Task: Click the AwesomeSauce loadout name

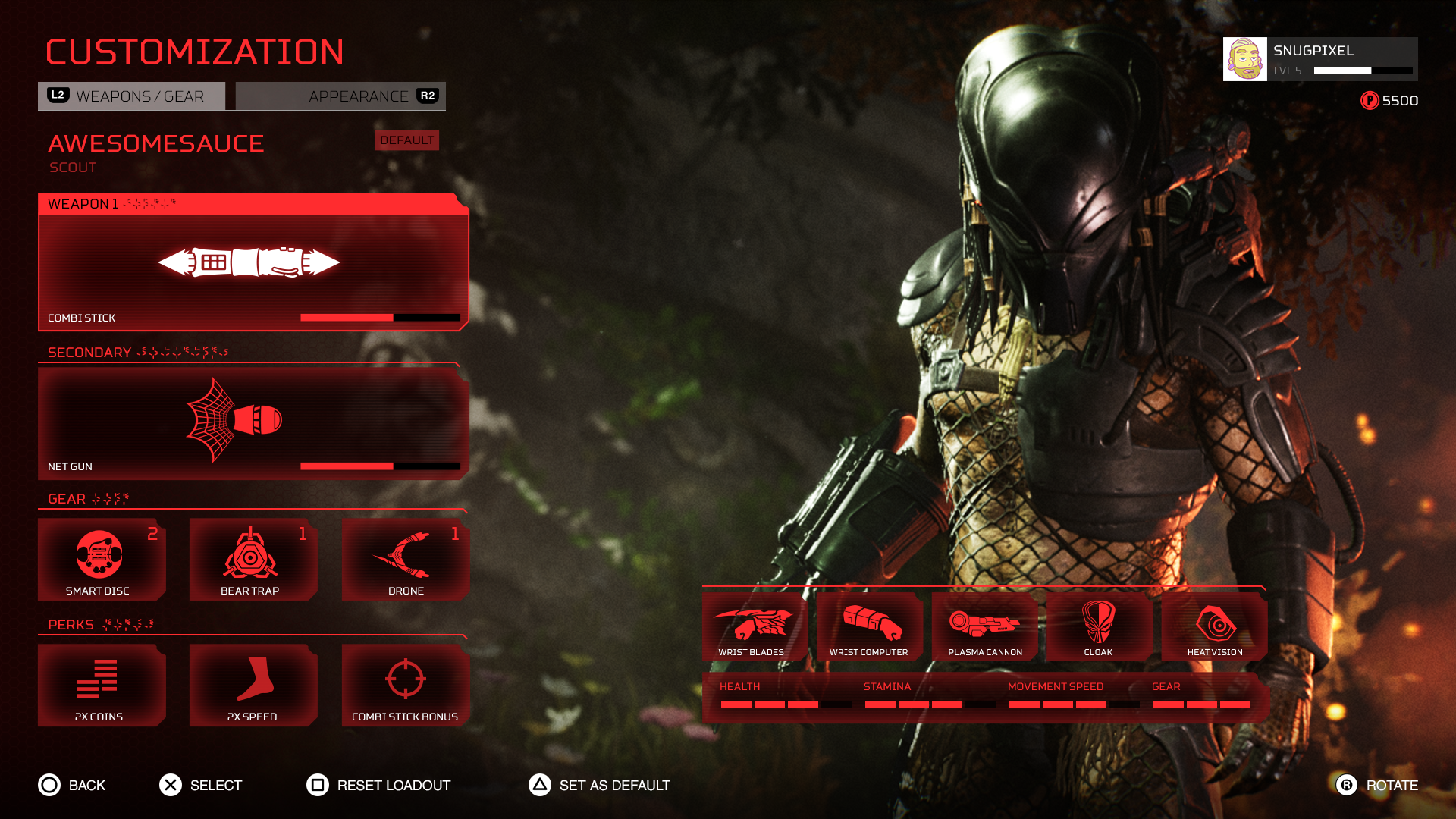Action: (156, 143)
